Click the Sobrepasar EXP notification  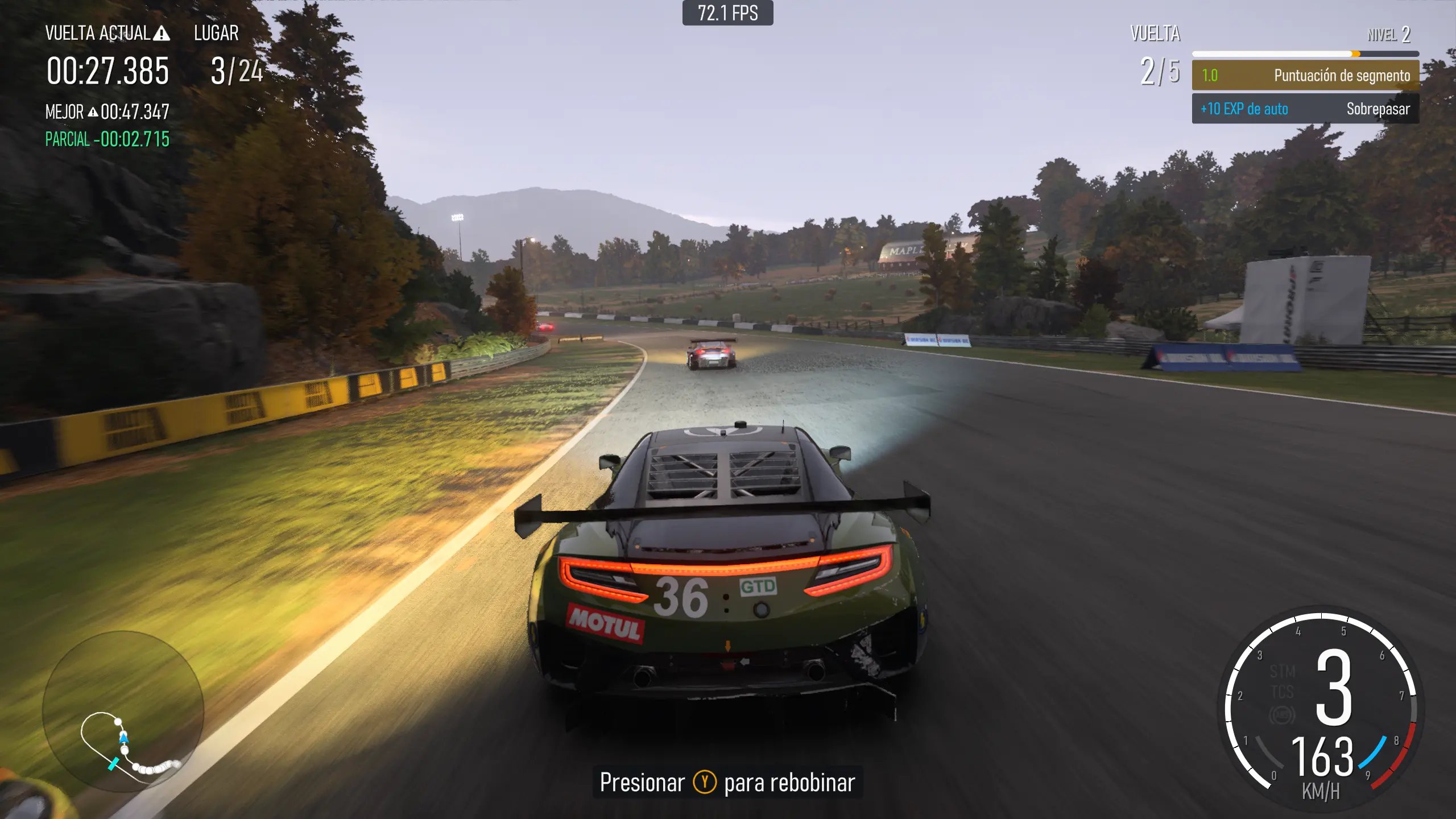point(1305,109)
